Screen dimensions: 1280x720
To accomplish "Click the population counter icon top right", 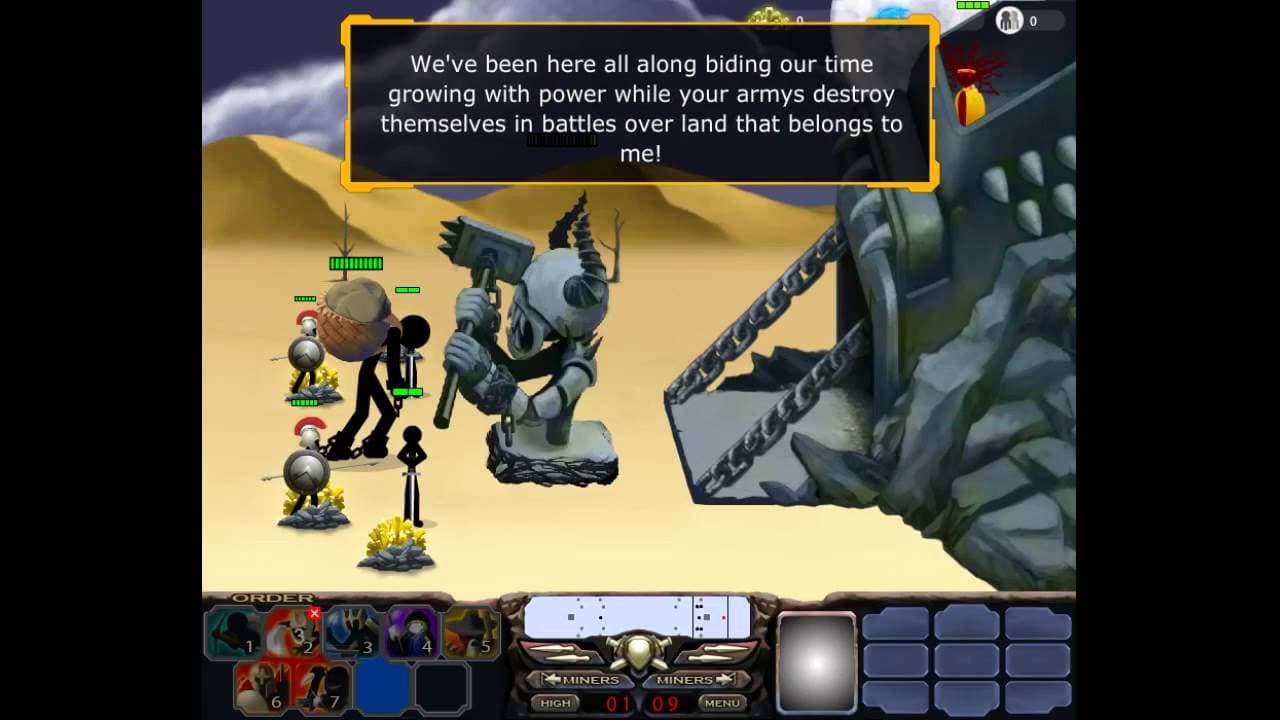I will coord(1010,18).
